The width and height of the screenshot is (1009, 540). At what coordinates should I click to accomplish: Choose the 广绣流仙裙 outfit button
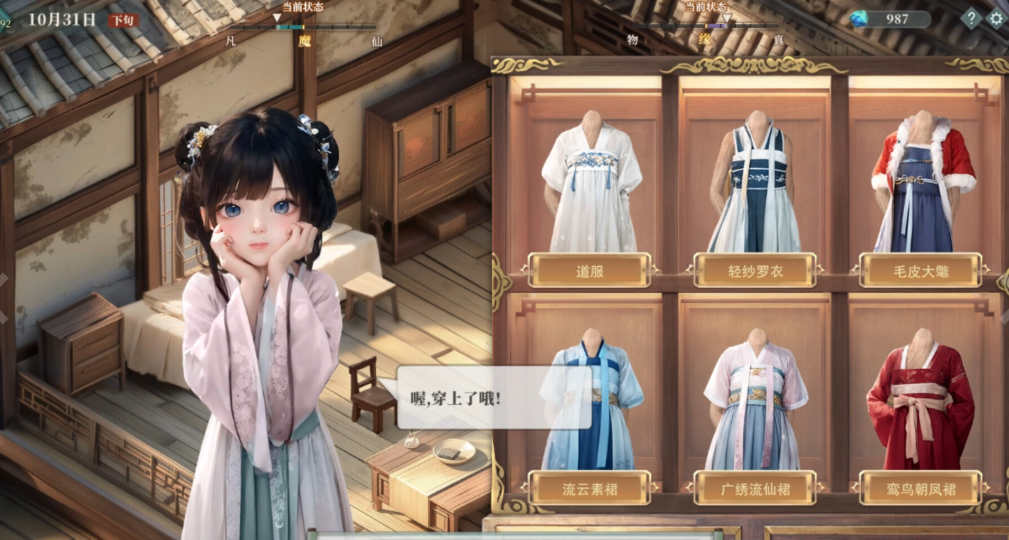(x=755, y=488)
